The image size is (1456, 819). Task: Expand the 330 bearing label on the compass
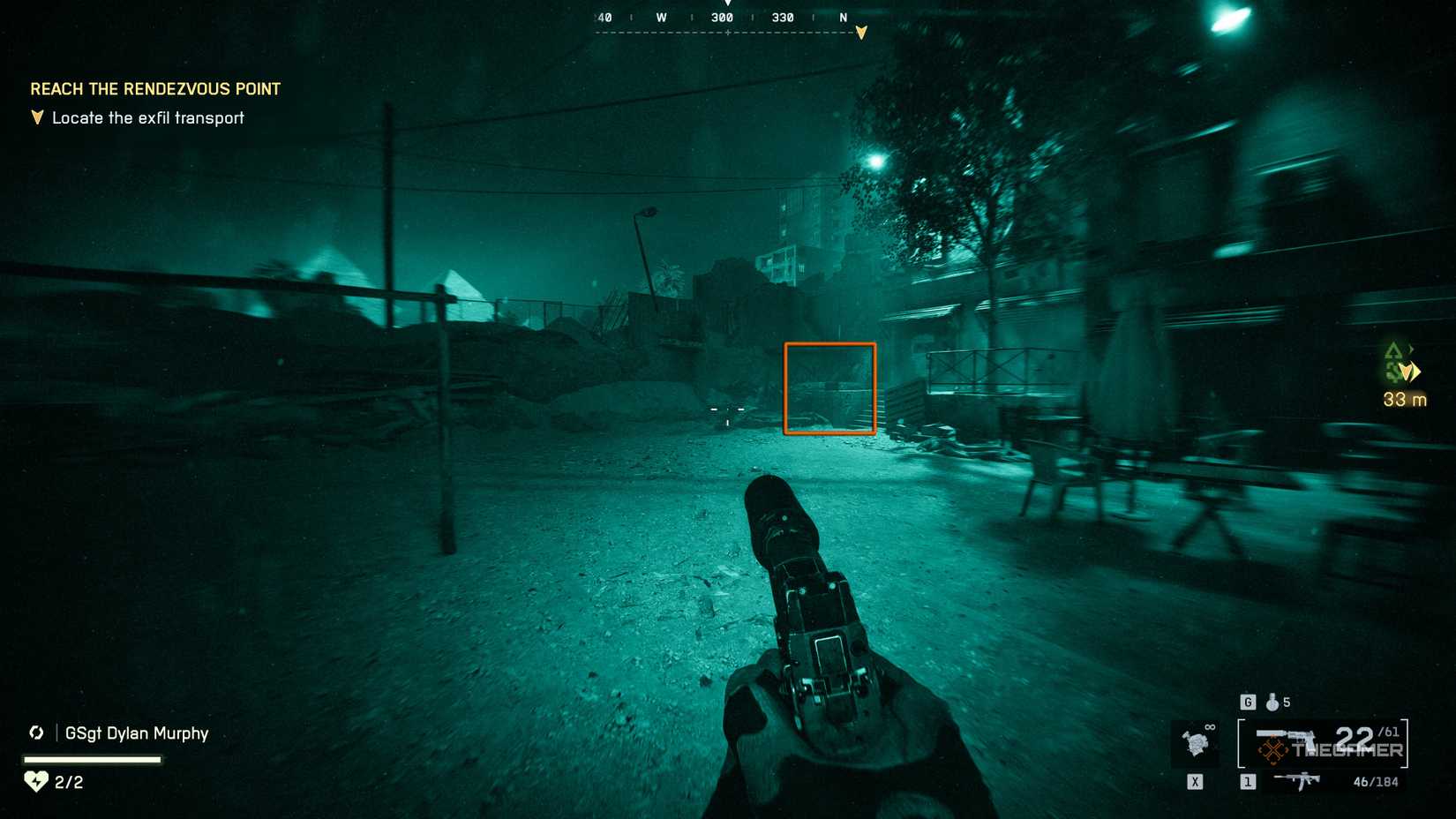point(783,17)
